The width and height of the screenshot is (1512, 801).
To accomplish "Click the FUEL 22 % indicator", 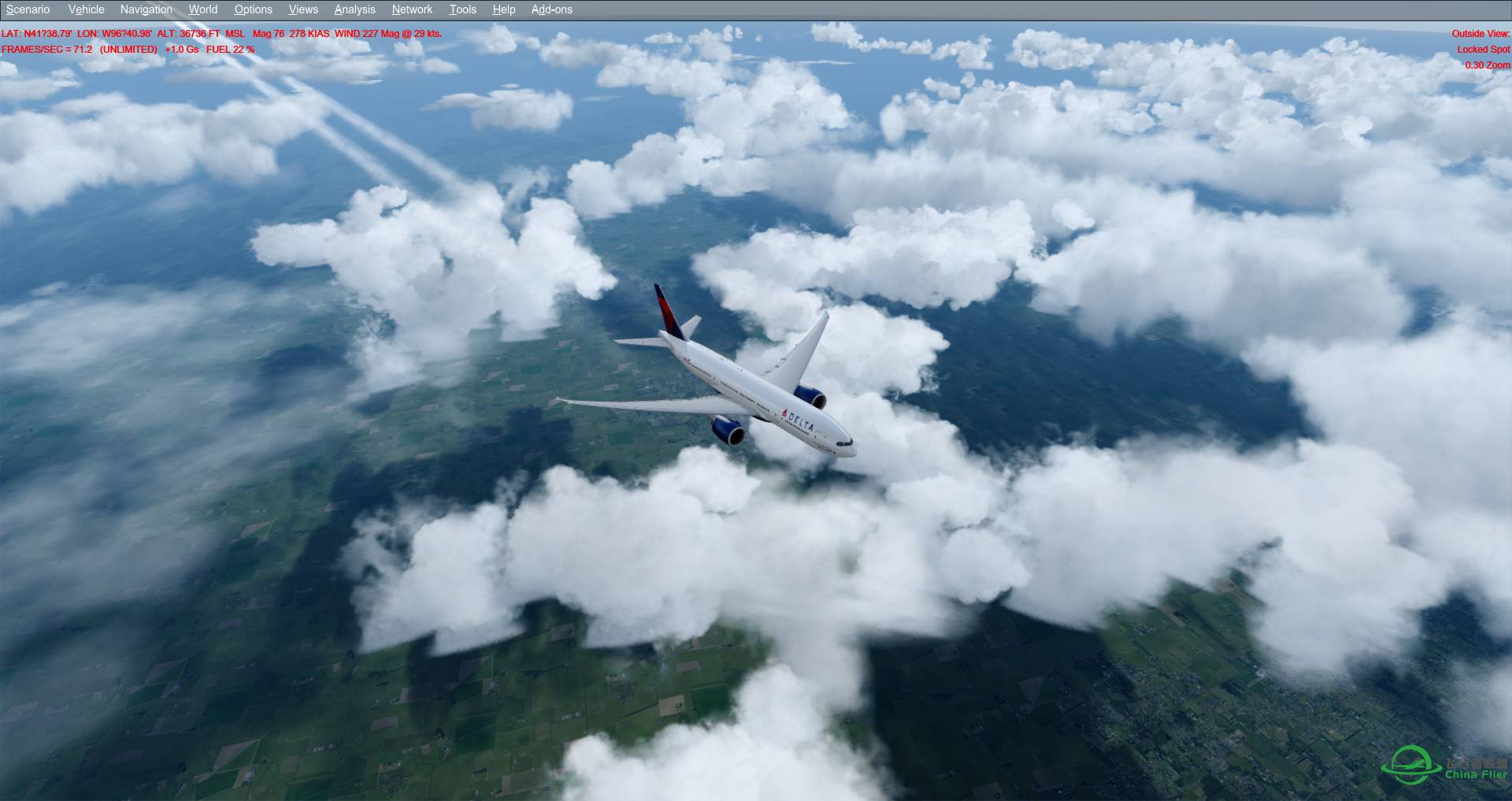I will tap(229, 49).
